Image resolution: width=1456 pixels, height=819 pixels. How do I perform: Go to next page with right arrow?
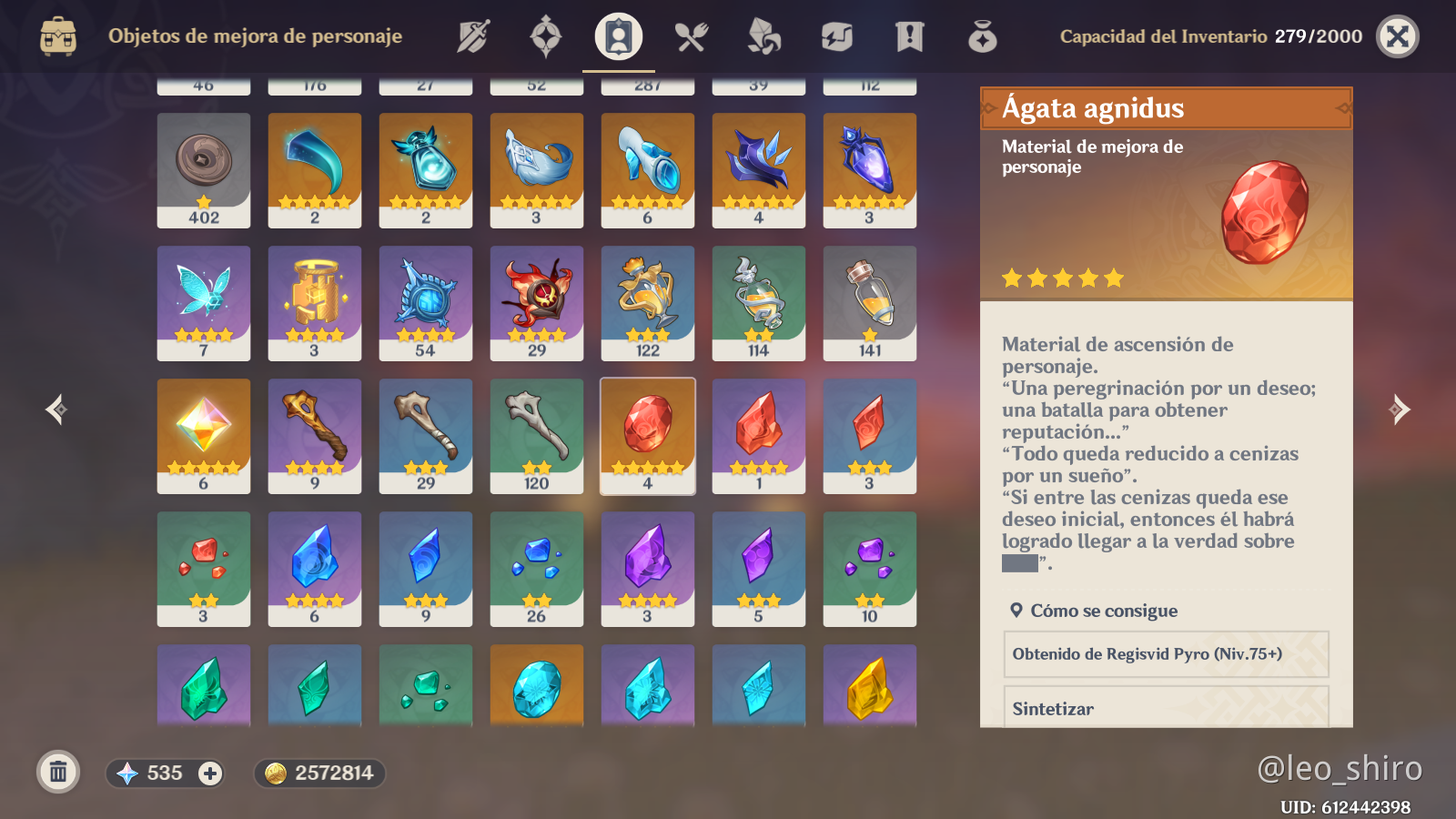pyautogui.click(x=1400, y=409)
